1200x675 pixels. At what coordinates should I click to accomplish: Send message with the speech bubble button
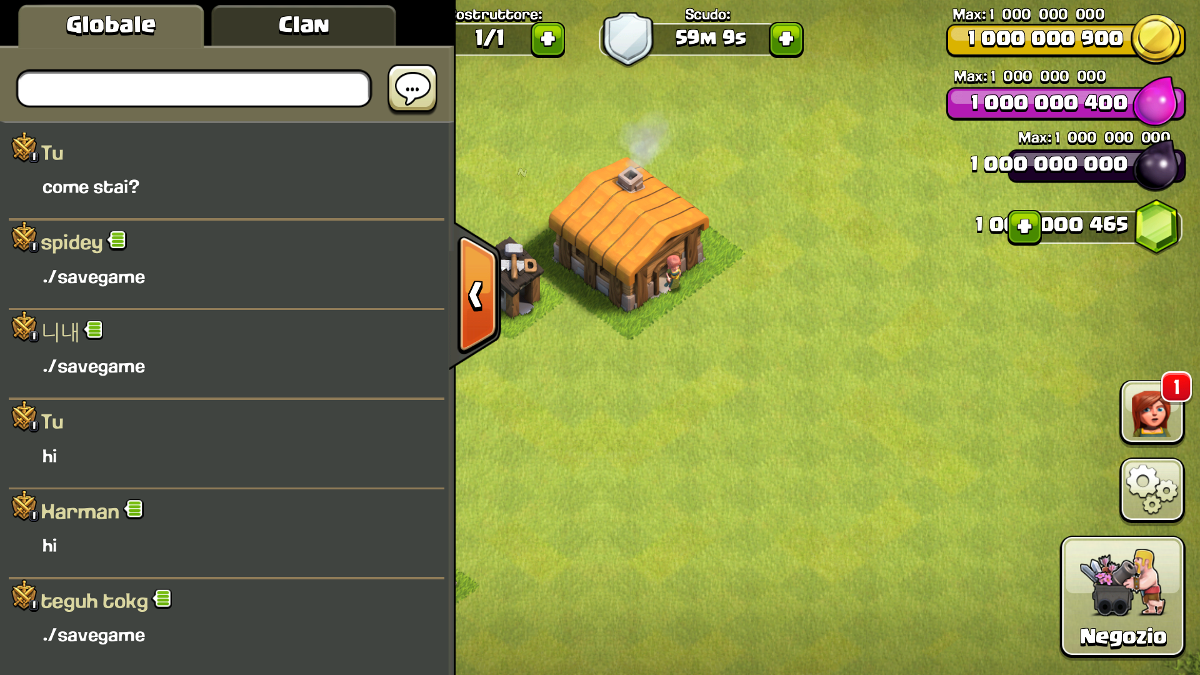[412, 89]
